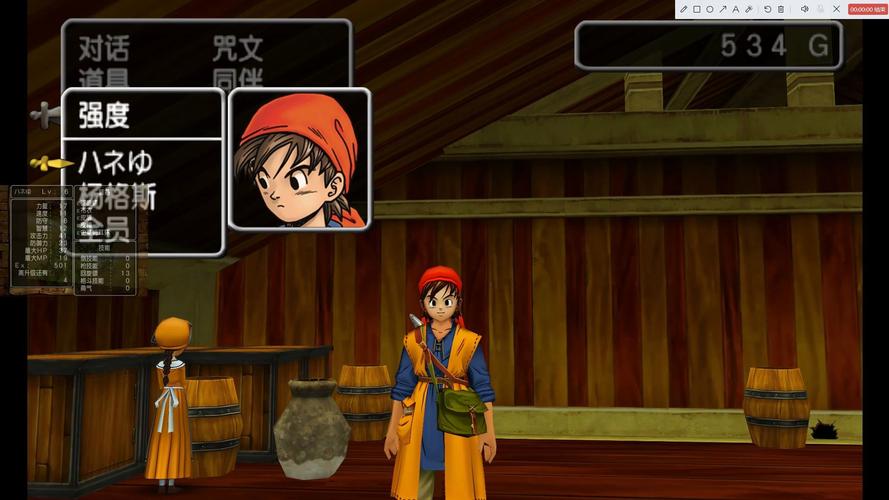The height and width of the screenshot is (500, 889).
Task: Choose 杨格斯 from the character list
Action: 117,196
